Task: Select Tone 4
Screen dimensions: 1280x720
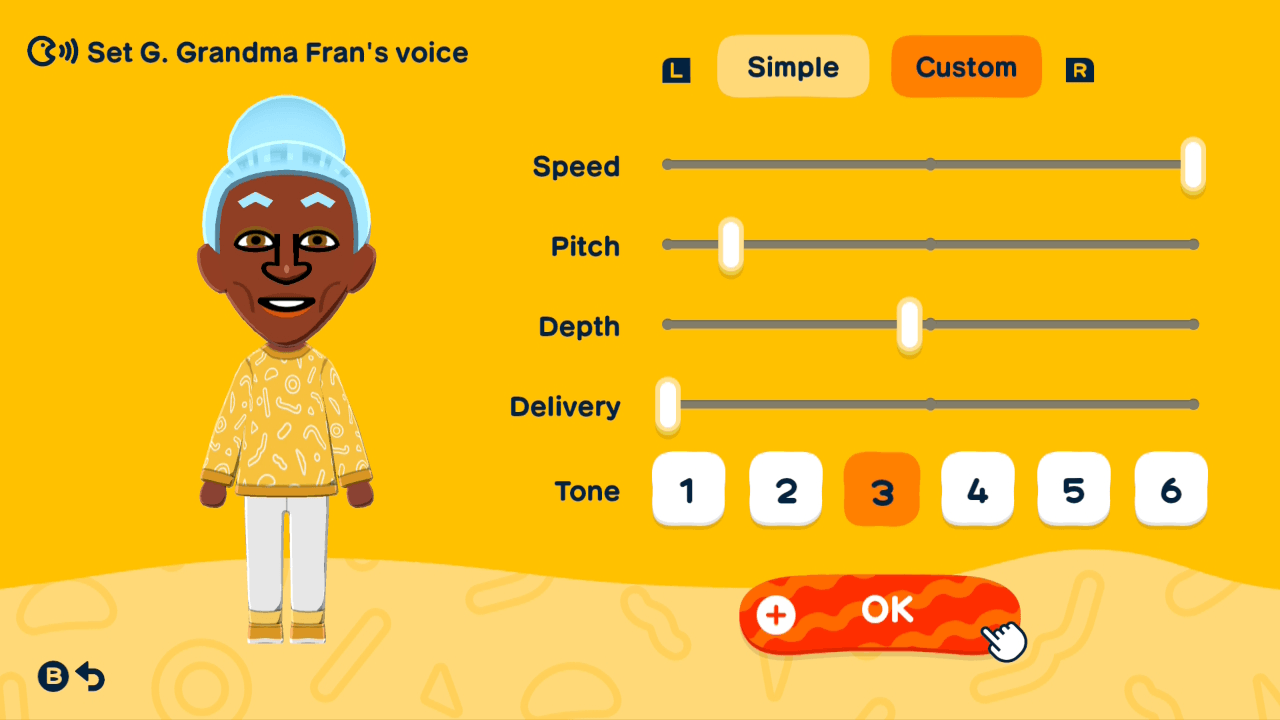Action: (978, 489)
